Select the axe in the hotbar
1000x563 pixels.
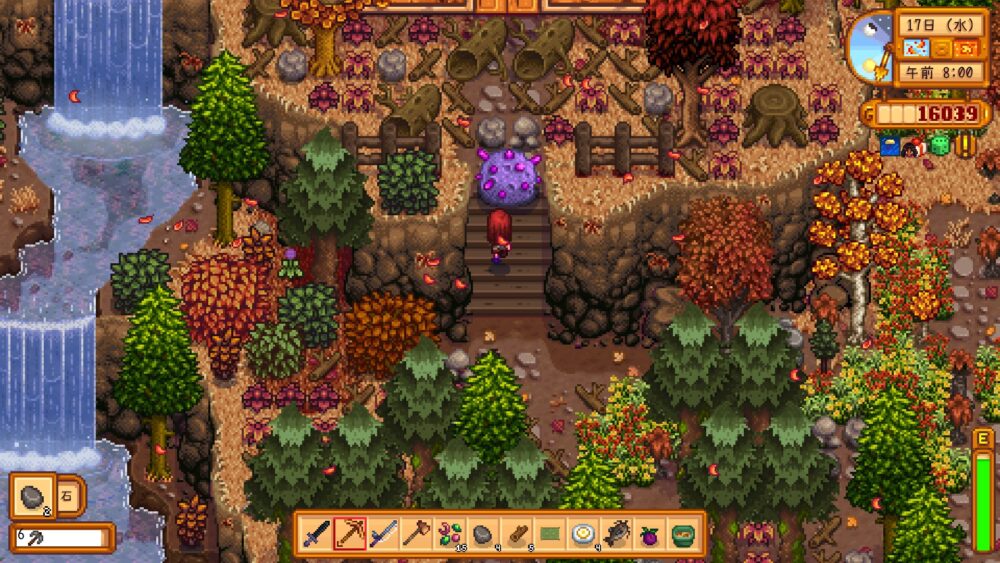click(416, 534)
